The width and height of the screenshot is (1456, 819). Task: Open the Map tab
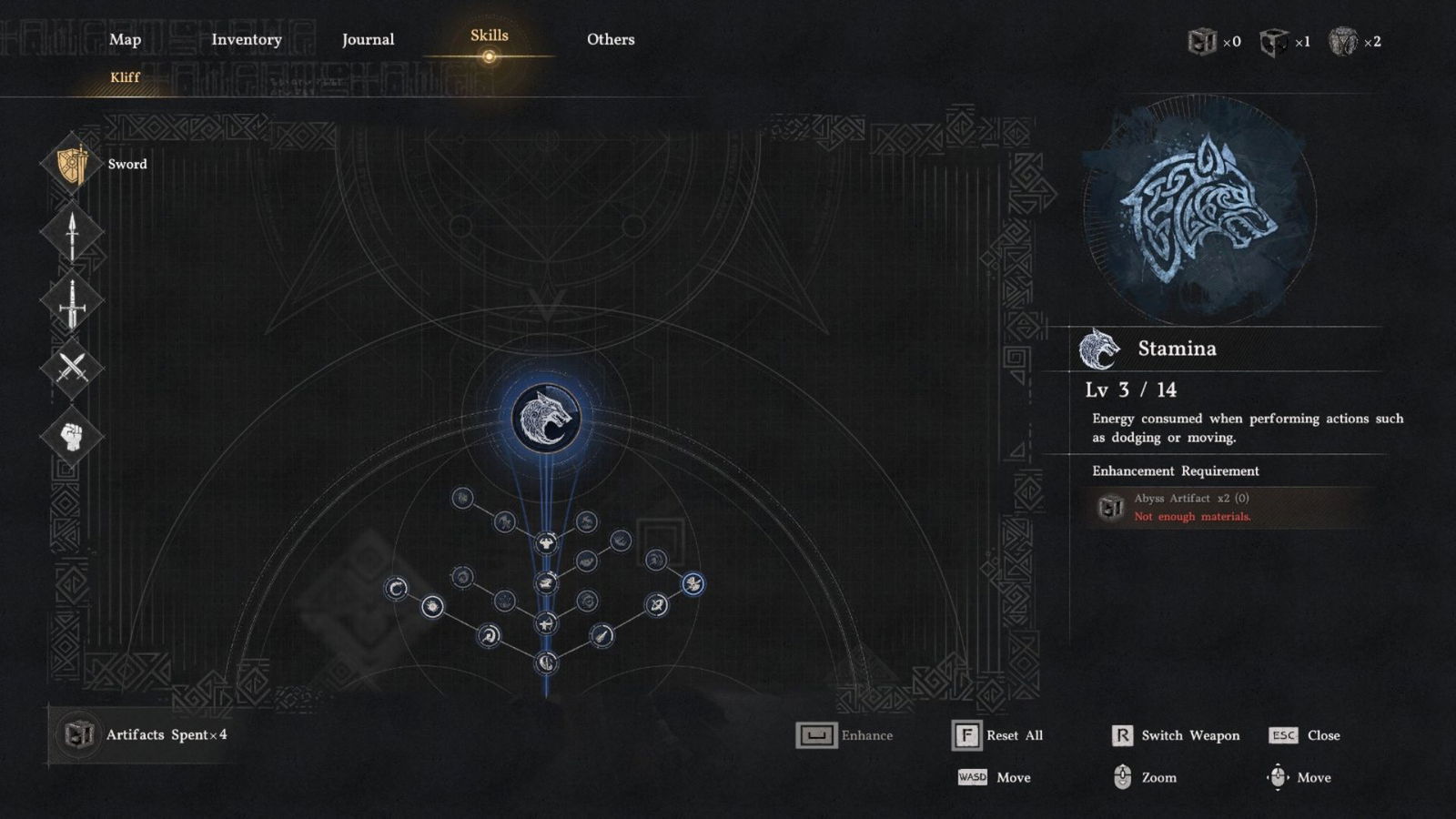[125, 39]
